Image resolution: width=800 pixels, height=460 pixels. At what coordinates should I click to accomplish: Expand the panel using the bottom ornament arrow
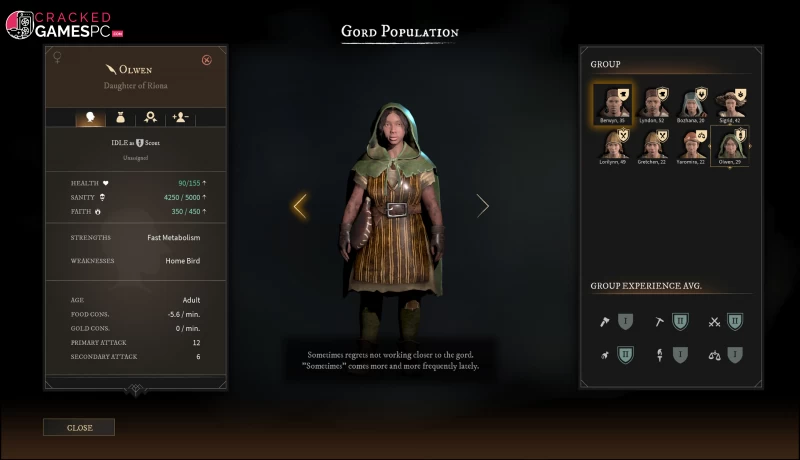[136, 391]
